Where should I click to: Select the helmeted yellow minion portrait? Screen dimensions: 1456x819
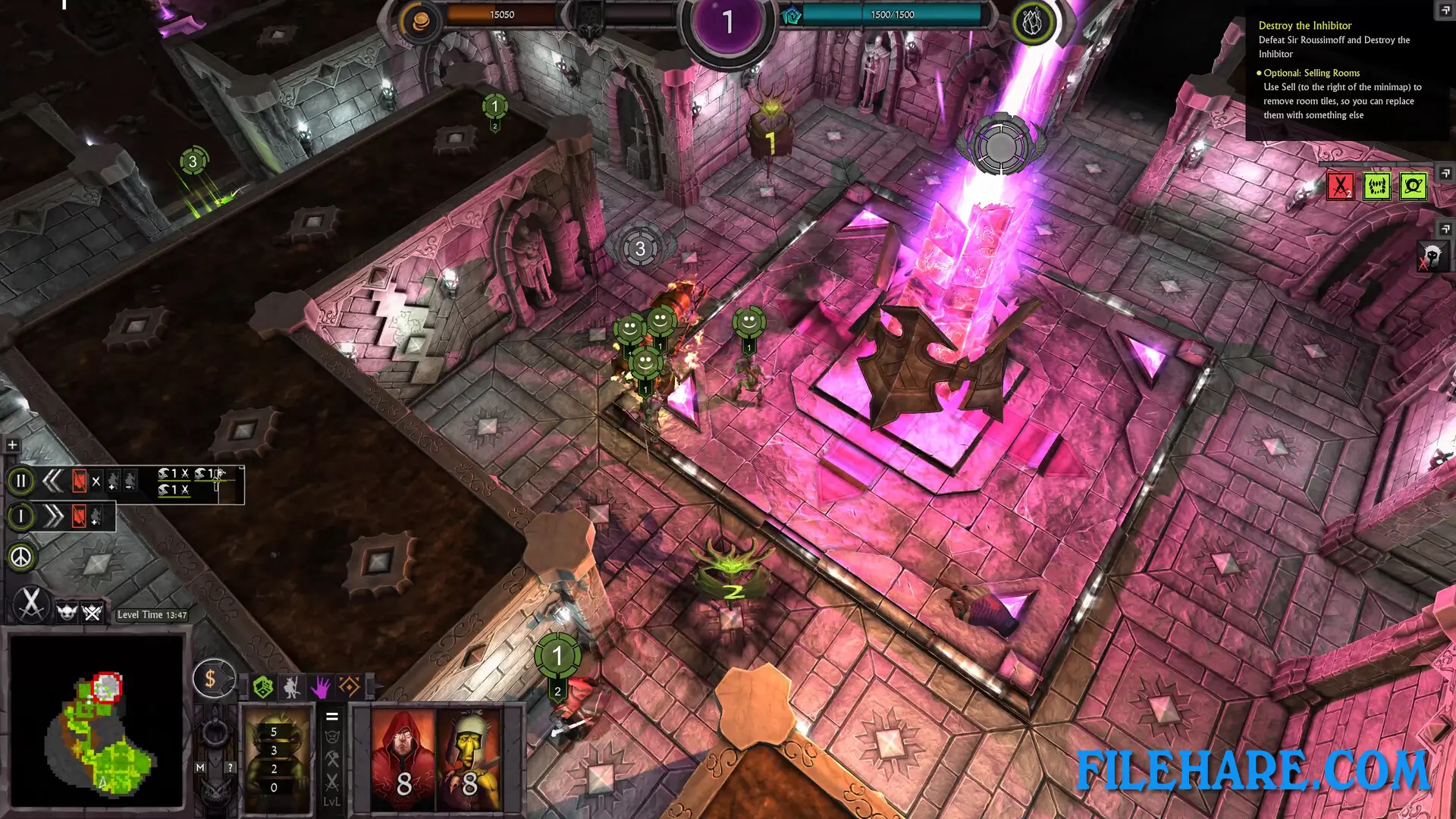click(x=469, y=759)
